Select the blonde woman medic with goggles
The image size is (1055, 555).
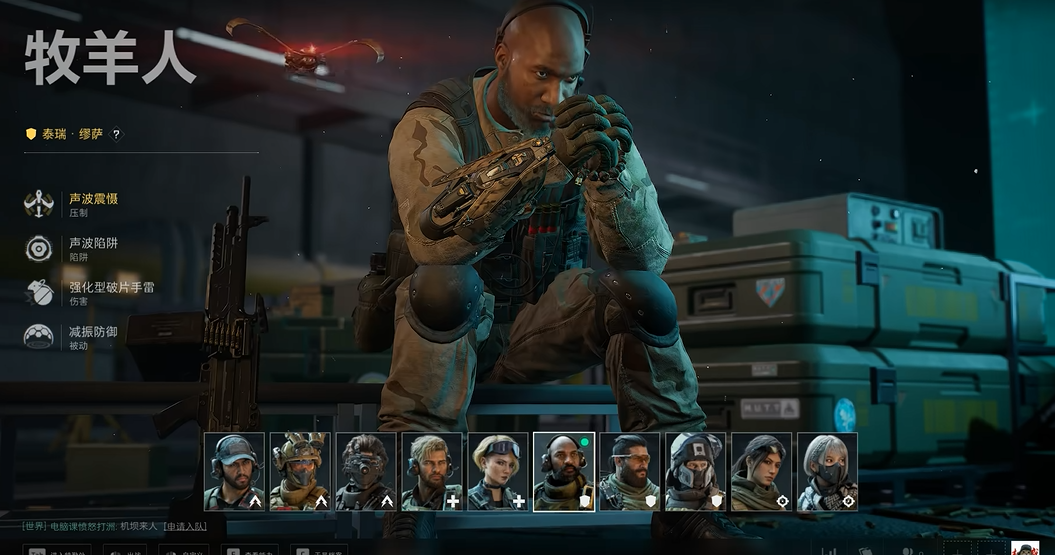pos(498,472)
